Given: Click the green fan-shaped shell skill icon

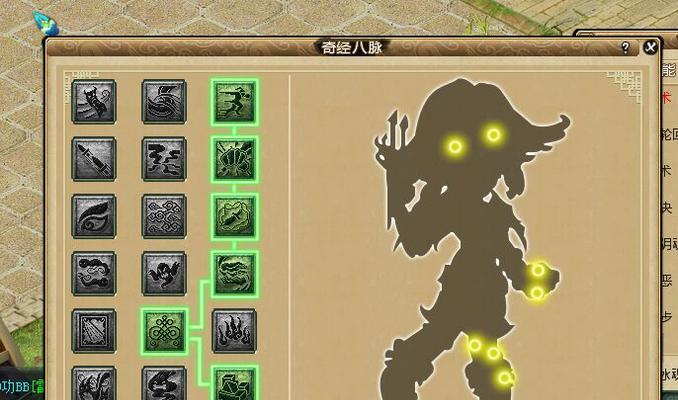Looking at the screenshot, I should click(235, 158).
